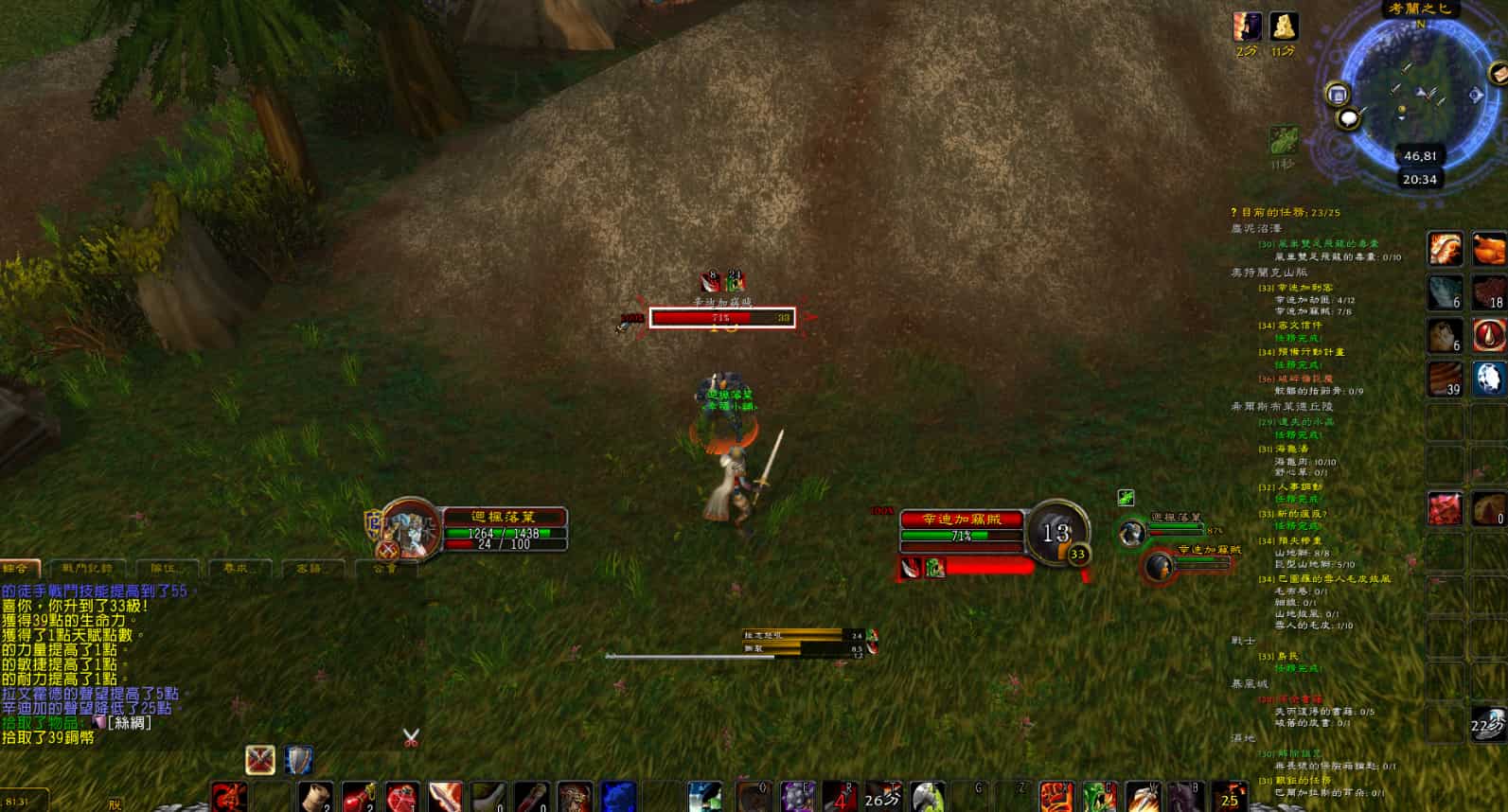
Task: Select the crossed-swords battle stance icon
Action: tap(260, 759)
